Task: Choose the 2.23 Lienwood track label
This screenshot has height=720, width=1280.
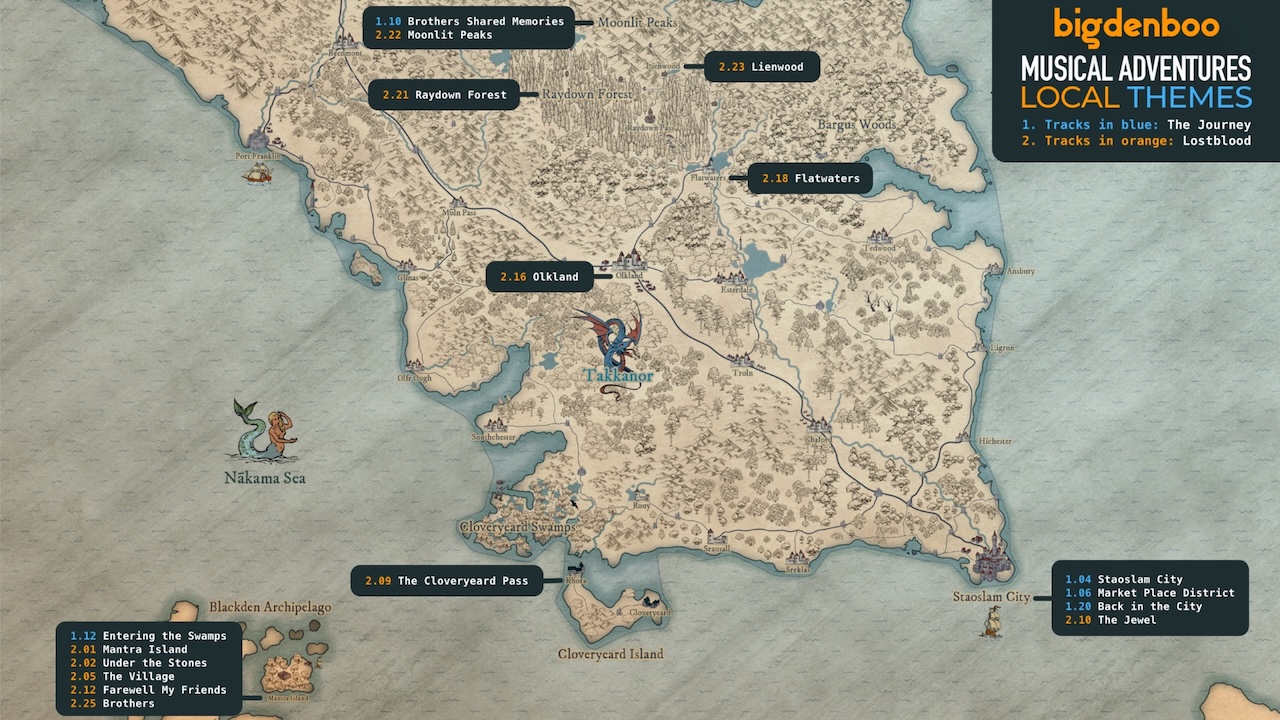Action: tap(762, 67)
